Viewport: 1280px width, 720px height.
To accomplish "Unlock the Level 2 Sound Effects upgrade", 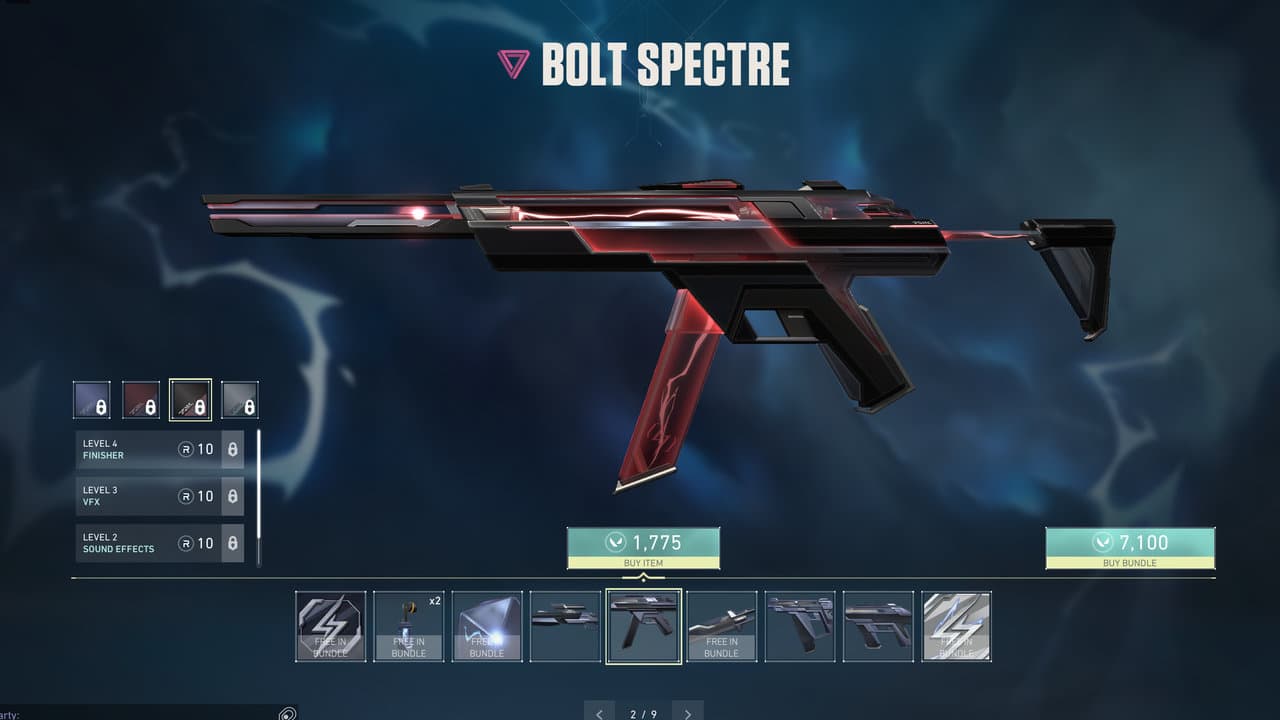I will [x=233, y=544].
